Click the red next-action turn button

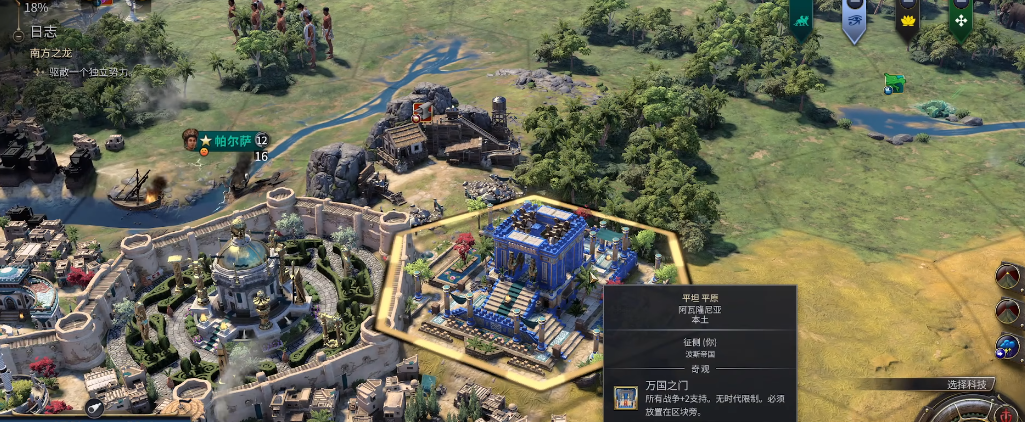[x=1003, y=412]
